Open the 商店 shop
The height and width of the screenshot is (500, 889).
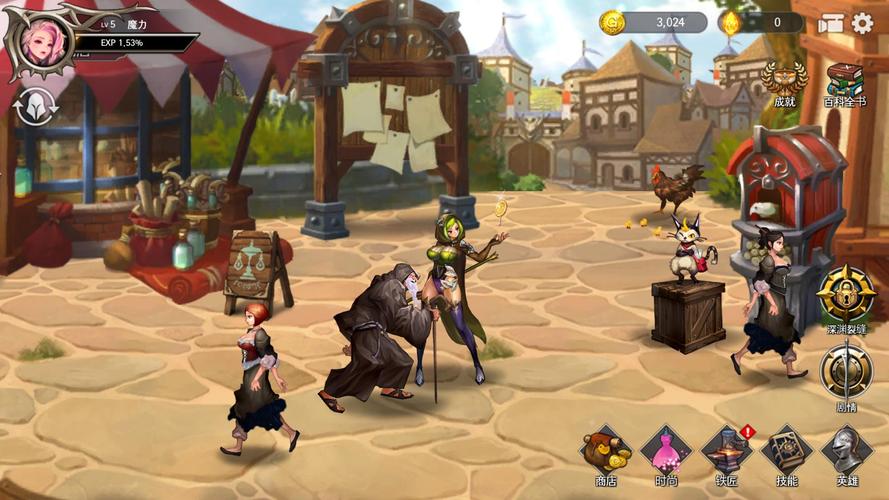point(606,451)
